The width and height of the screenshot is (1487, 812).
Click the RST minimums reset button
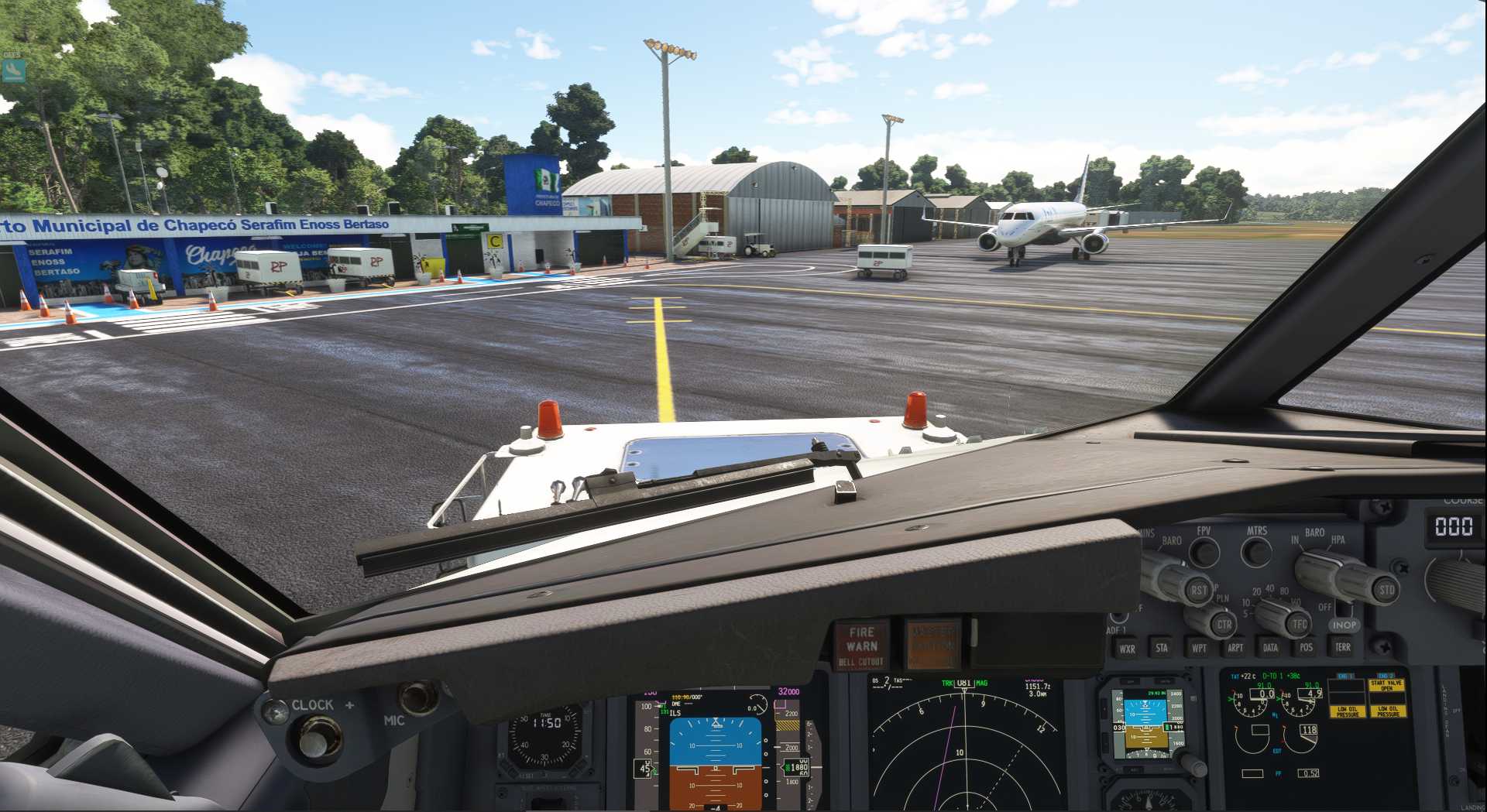pyautogui.click(x=1198, y=591)
